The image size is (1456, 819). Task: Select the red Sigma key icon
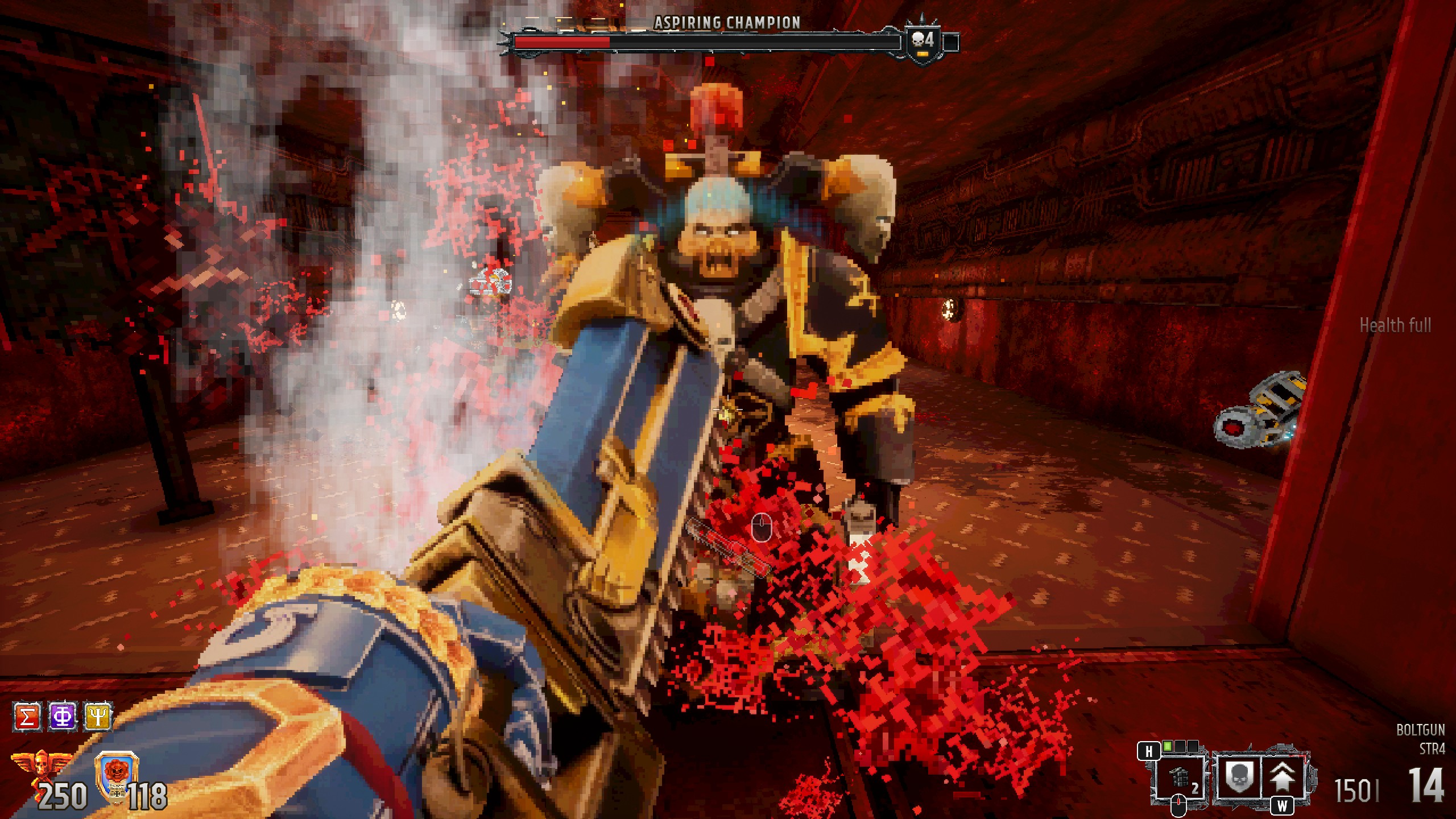coord(27,717)
